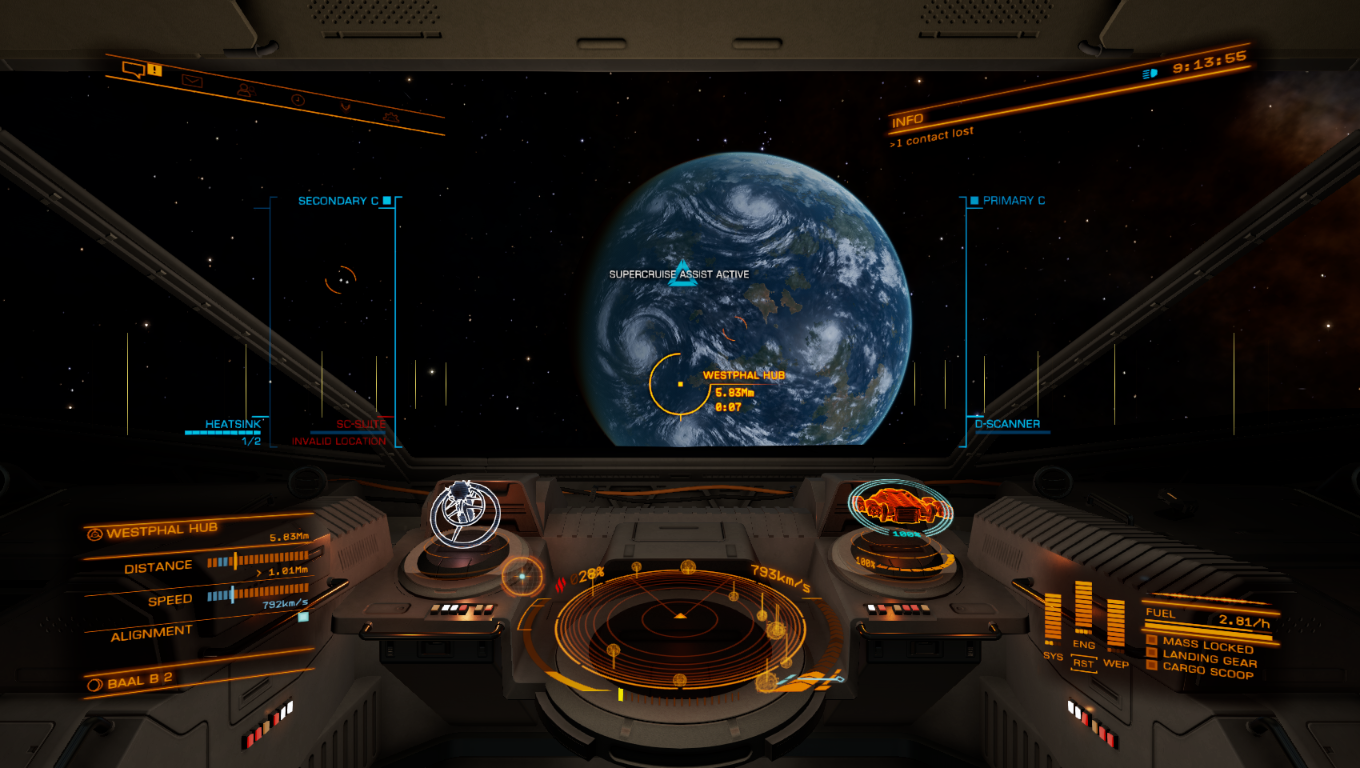Select the D-Scanner fire group entry
This screenshot has width=1360, height=768.
coord(1007,424)
